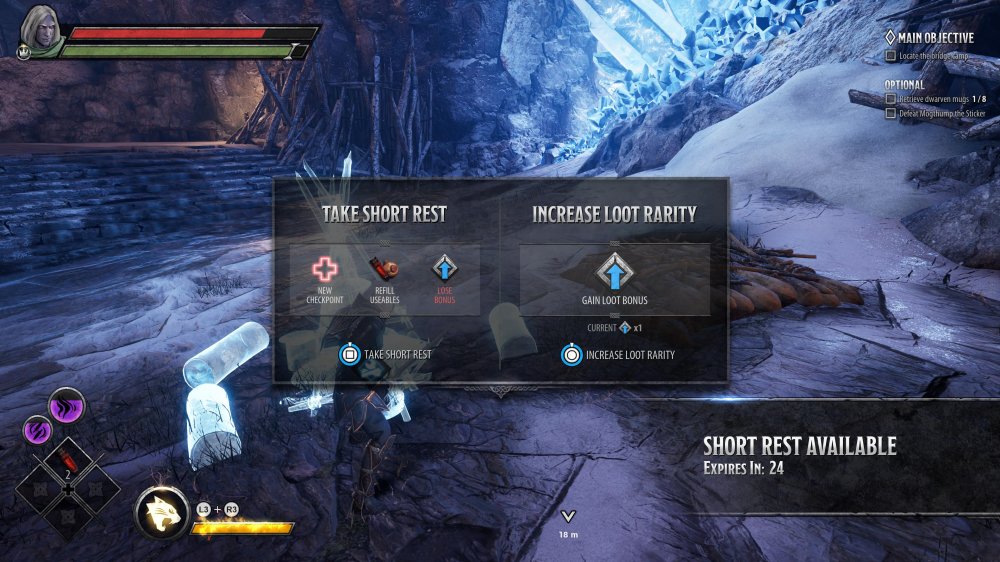
Task: Activate the purple flame ability icon
Action: tap(67, 406)
